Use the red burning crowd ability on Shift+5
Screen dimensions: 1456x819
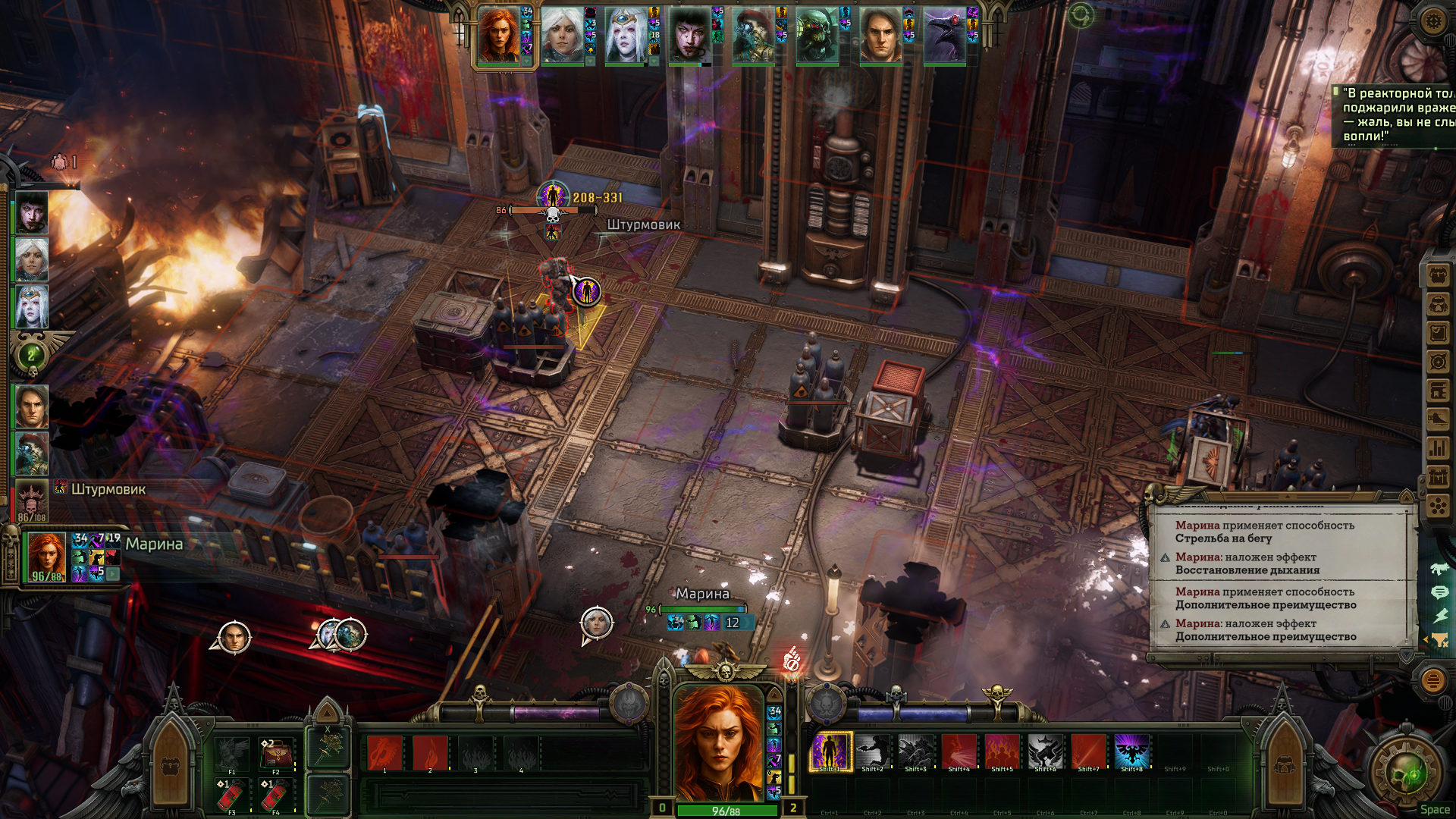tap(1002, 752)
